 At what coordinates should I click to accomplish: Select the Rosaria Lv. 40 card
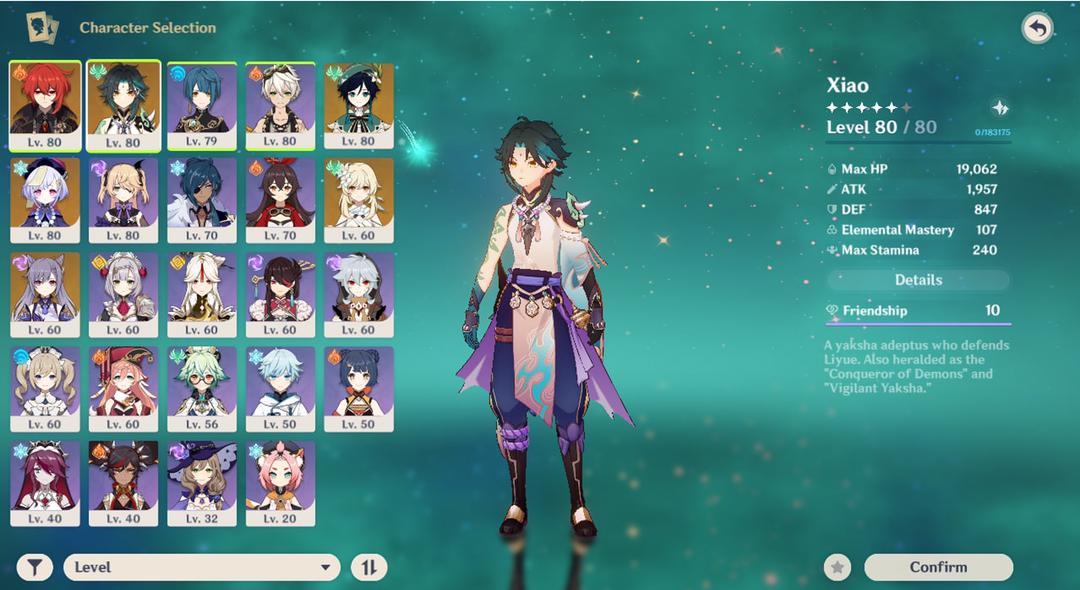[45, 482]
